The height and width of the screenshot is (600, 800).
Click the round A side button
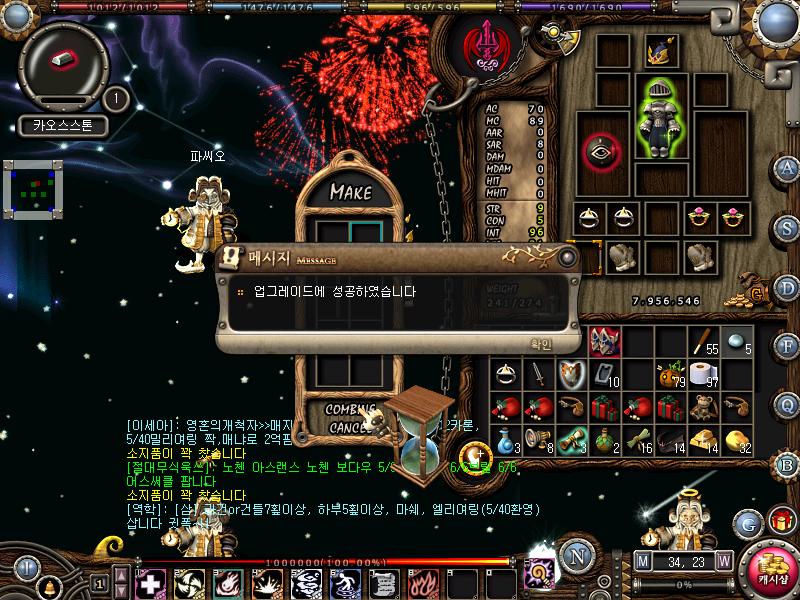pyautogui.click(x=787, y=167)
